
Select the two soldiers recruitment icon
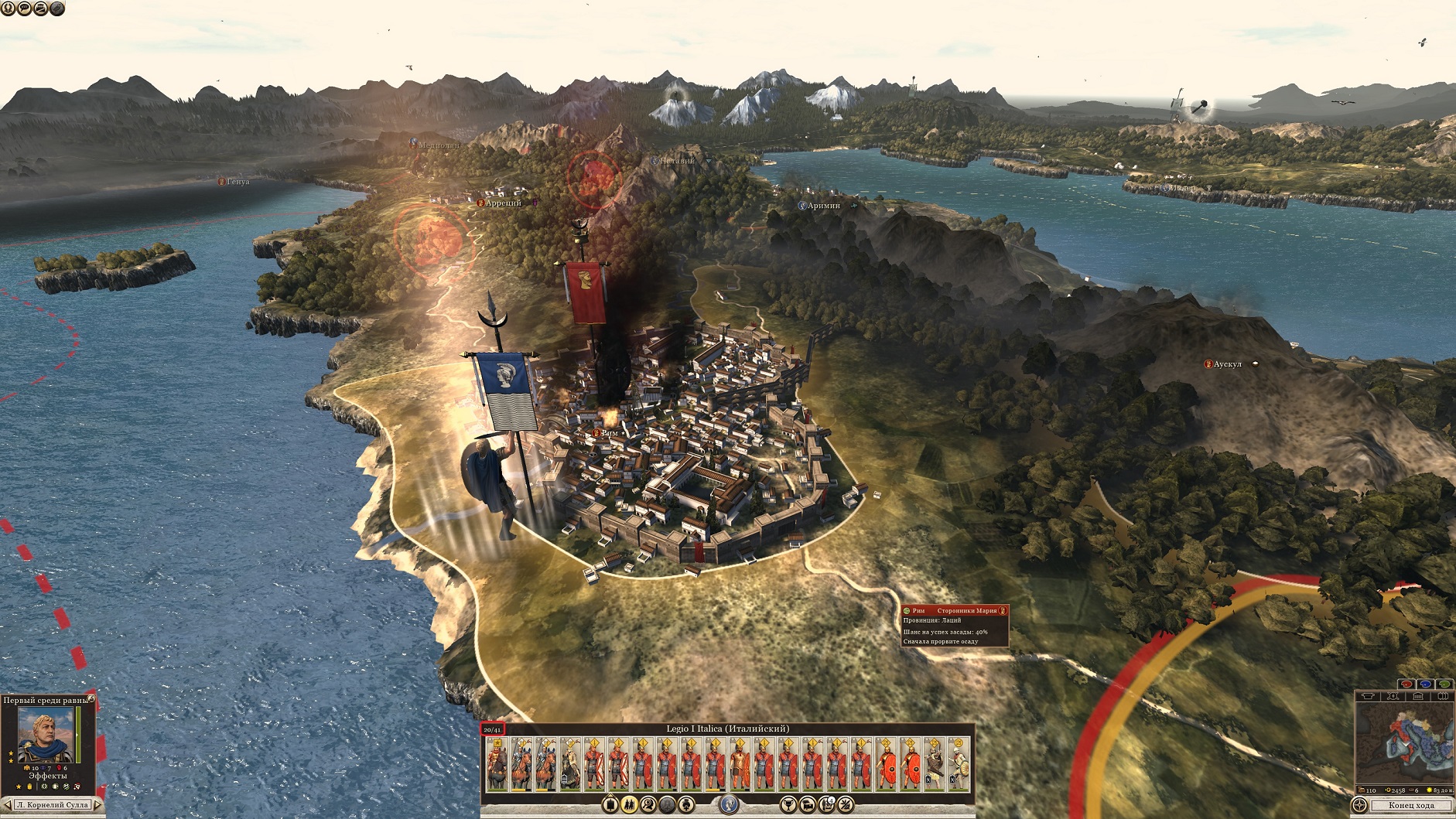[x=629, y=805]
